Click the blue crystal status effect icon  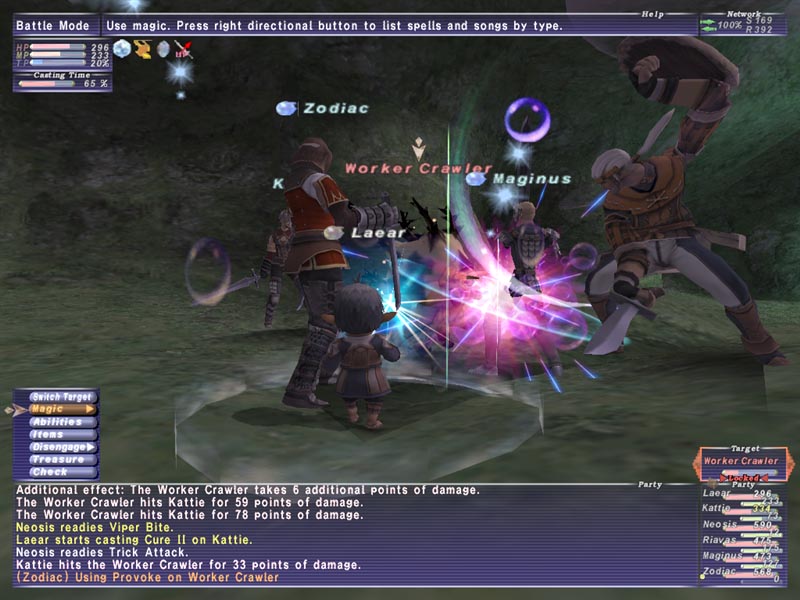pyautogui.click(x=122, y=48)
